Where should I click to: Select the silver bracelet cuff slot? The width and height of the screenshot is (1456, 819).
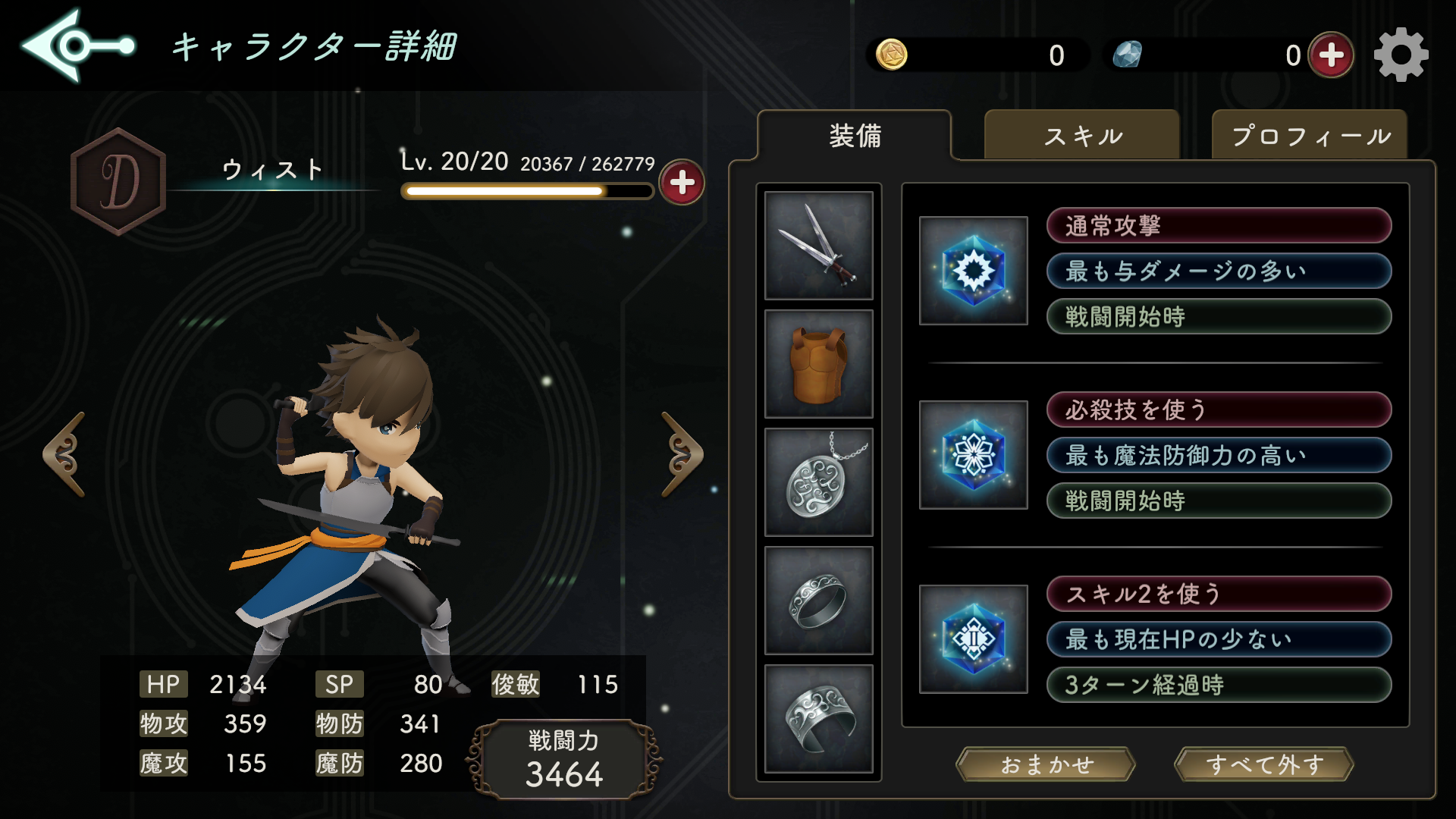[819, 719]
